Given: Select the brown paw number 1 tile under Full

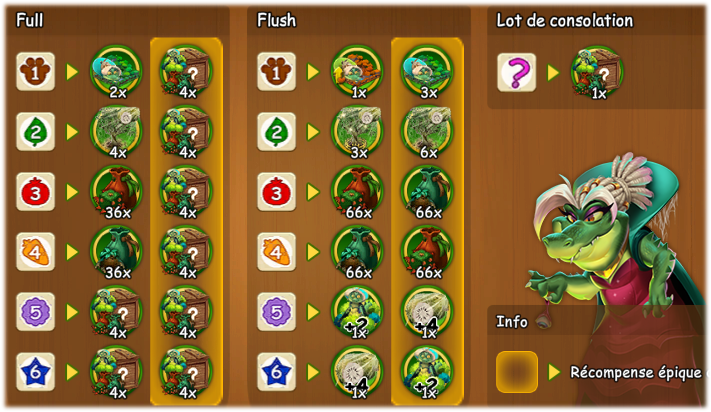Looking at the screenshot, I should (x=35, y=72).
